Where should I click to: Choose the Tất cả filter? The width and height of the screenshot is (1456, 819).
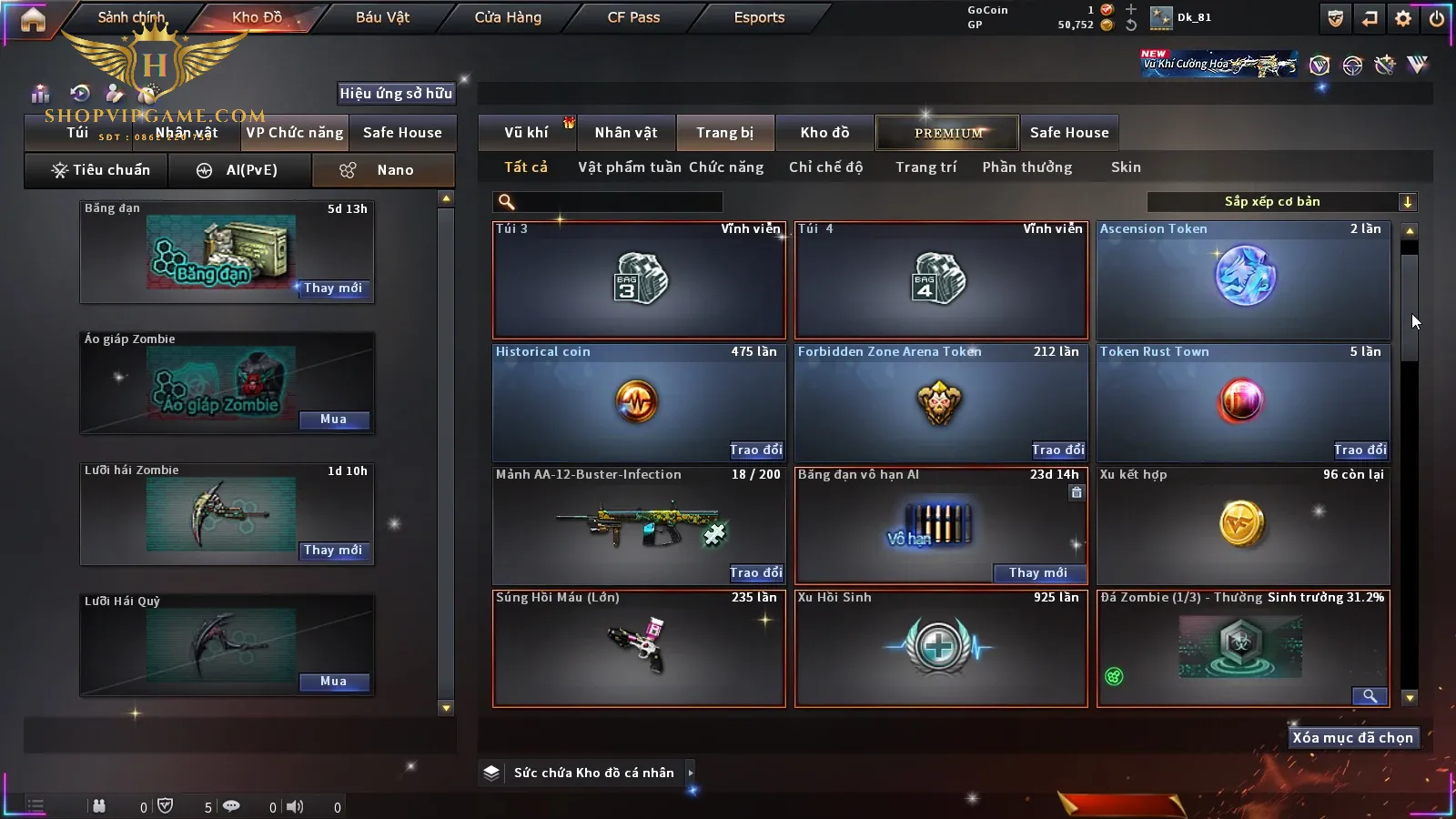pos(526,167)
